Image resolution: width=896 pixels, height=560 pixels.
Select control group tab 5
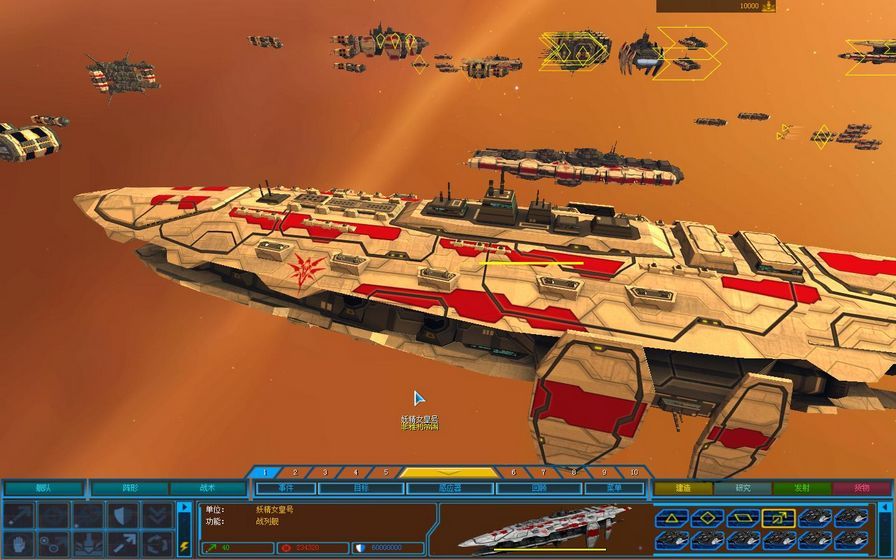[x=385, y=472]
